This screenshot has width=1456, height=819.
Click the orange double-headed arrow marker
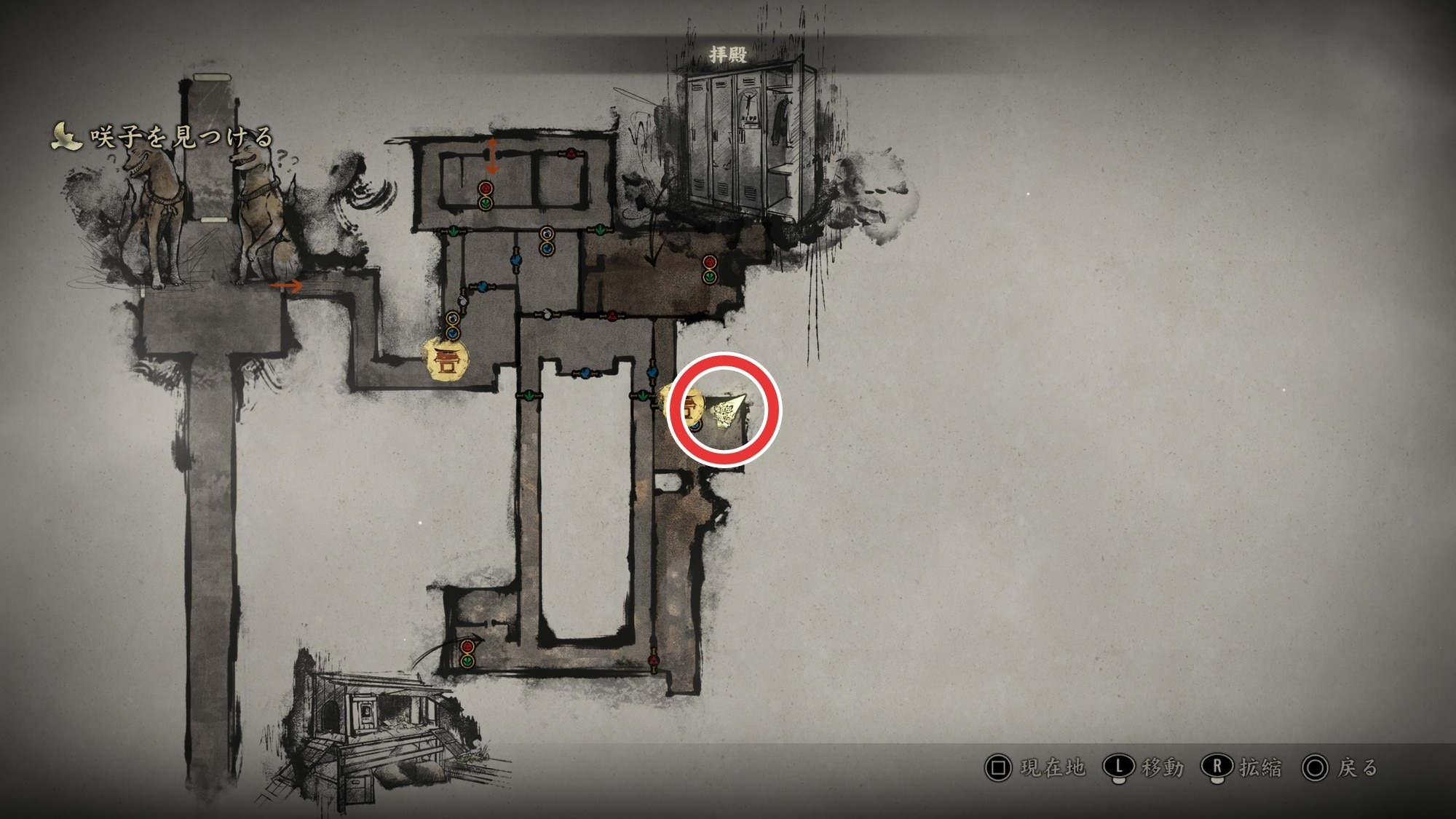coord(493,156)
